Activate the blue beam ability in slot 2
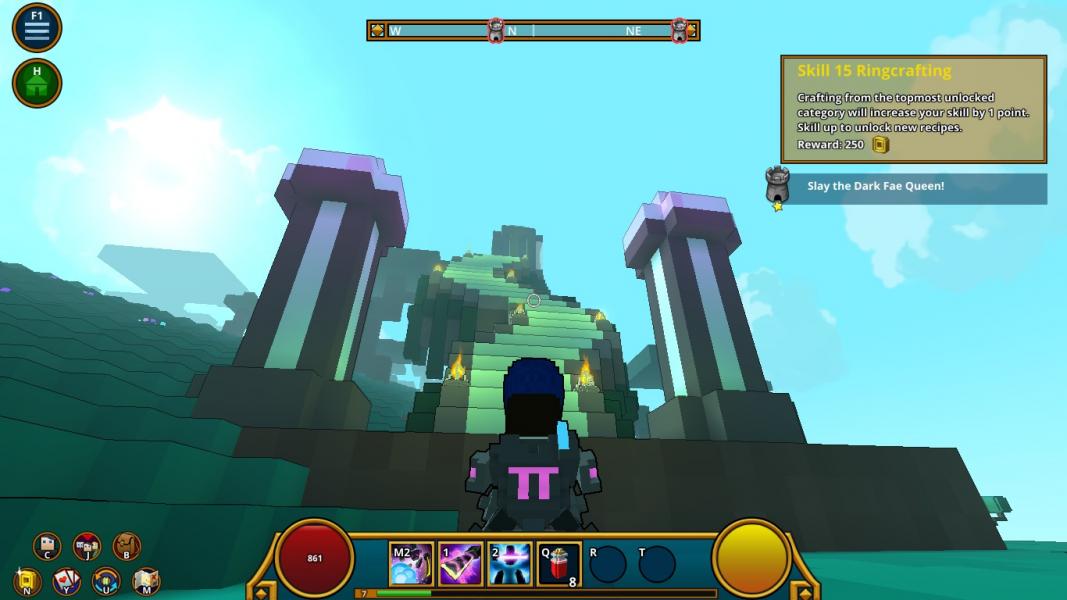Screen dimensions: 1067x600 click(509, 565)
